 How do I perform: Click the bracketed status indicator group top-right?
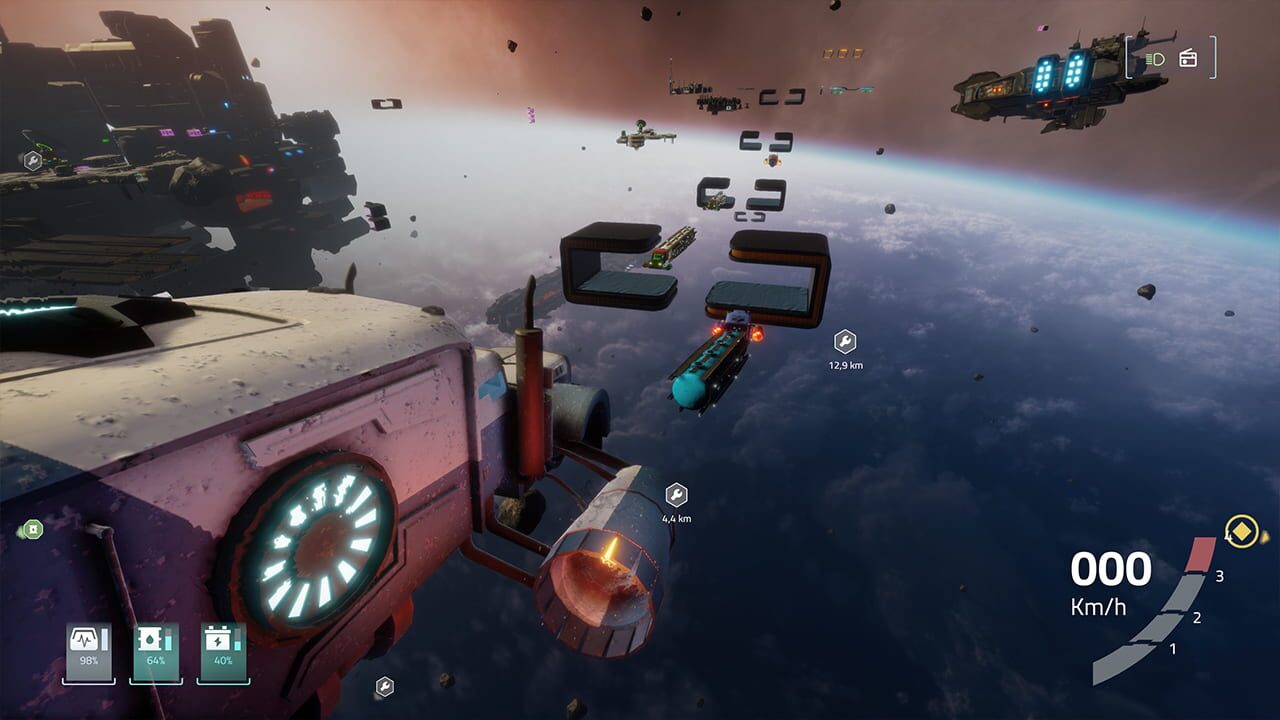[1170, 60]
